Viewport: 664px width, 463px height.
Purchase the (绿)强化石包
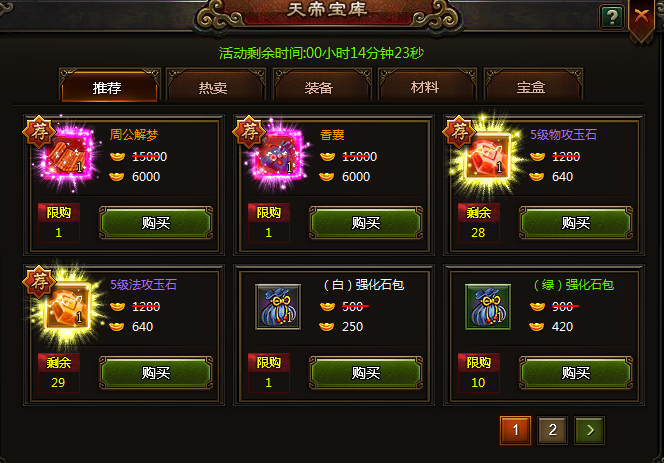pyautogui.click(x=577, y=373)
